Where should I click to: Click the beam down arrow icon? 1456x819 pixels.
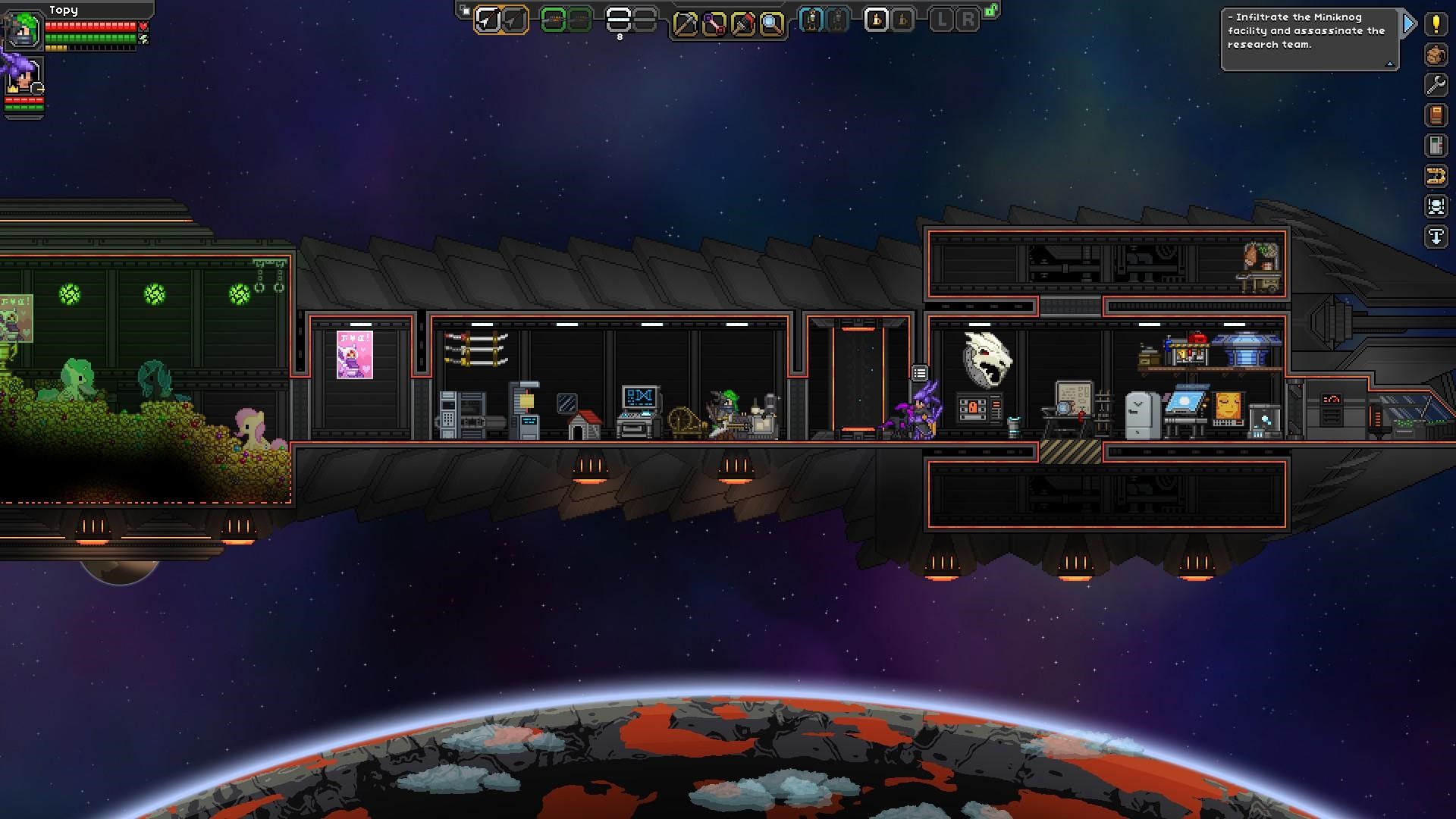point(1436,237)
